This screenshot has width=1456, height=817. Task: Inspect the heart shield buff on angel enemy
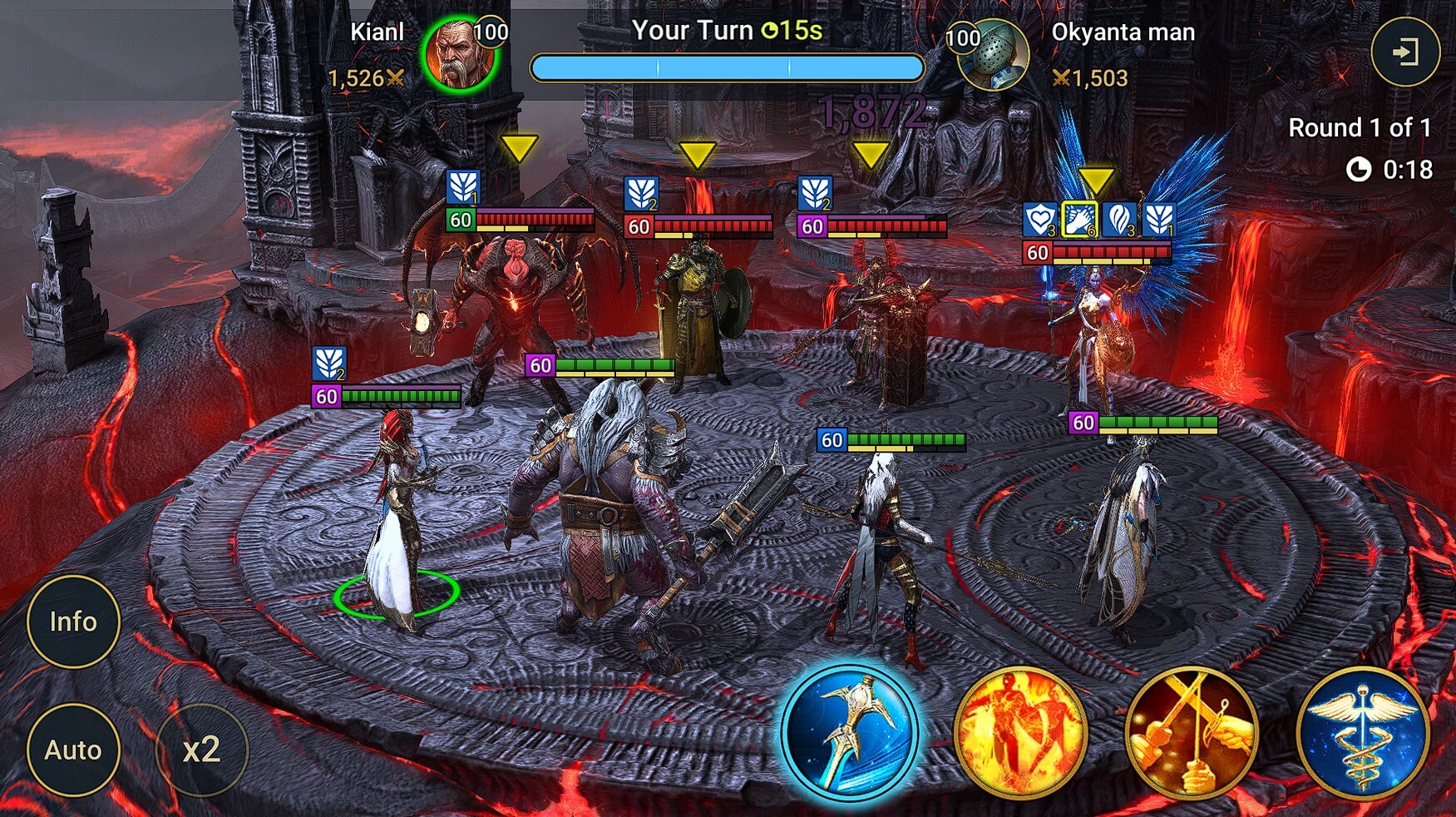point(1039,220)
